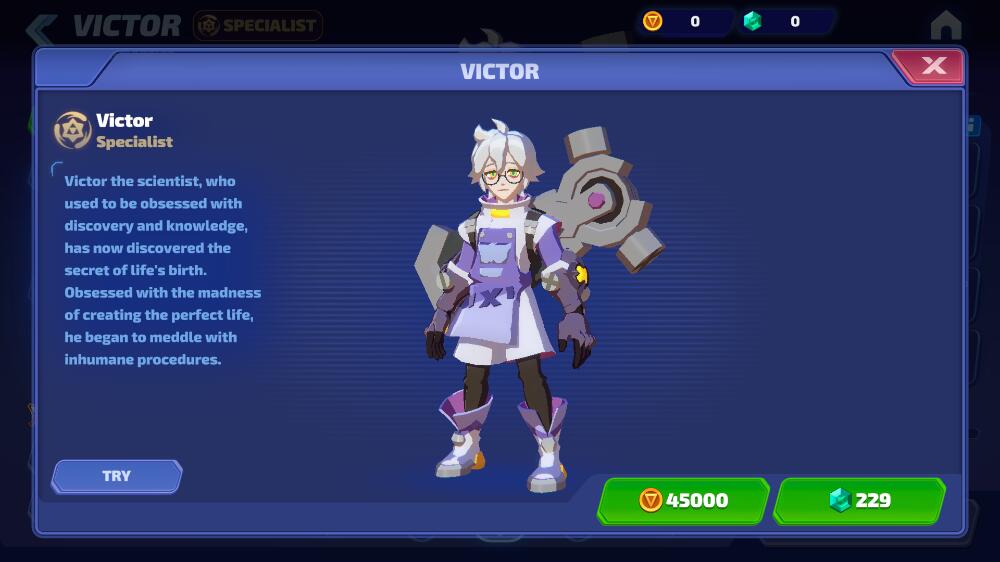Purchase Victor for 229 green gems
1000x562 pixels.
[859, 500]
